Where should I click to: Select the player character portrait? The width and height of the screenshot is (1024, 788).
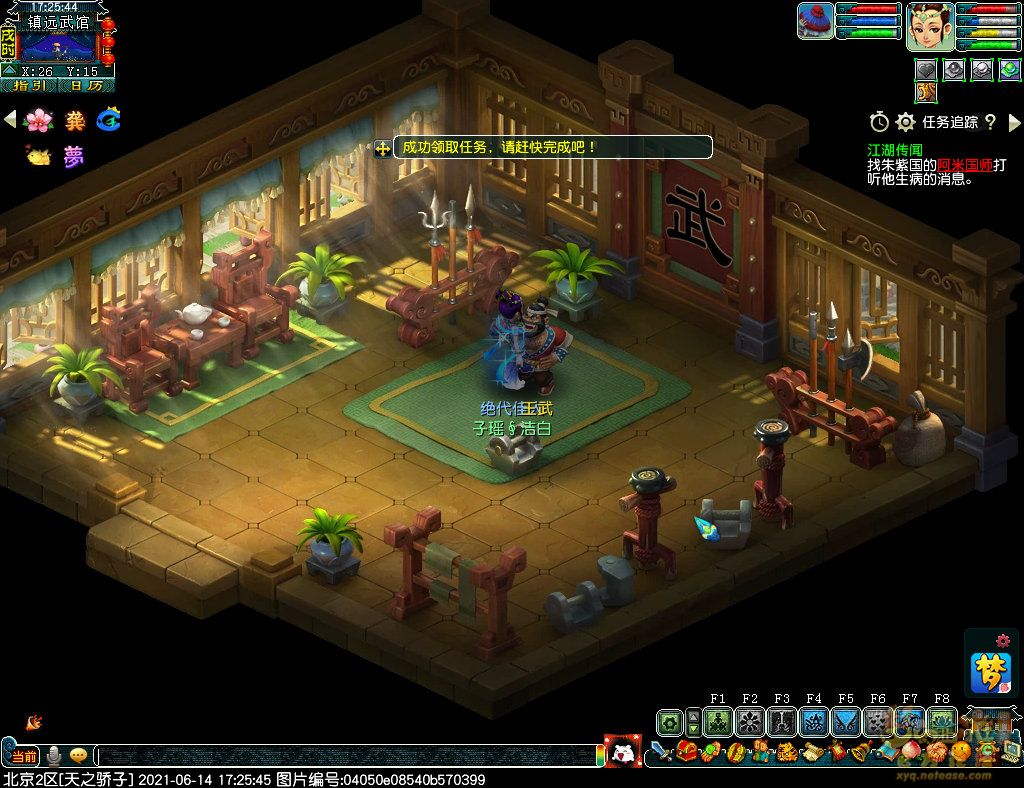tap(930, 26)
